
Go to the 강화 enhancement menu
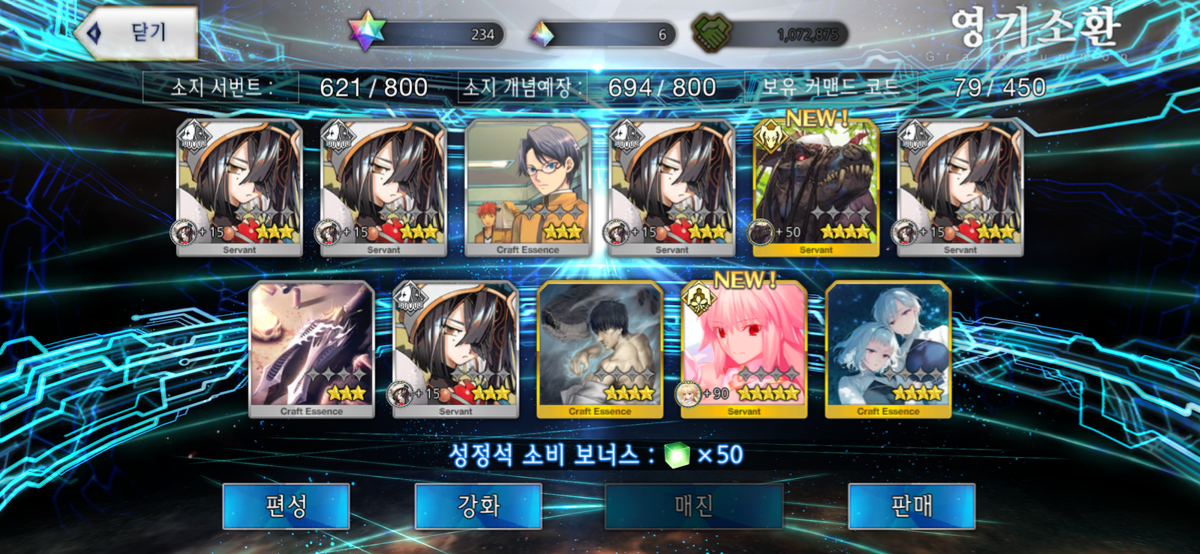tap(478, 506)
